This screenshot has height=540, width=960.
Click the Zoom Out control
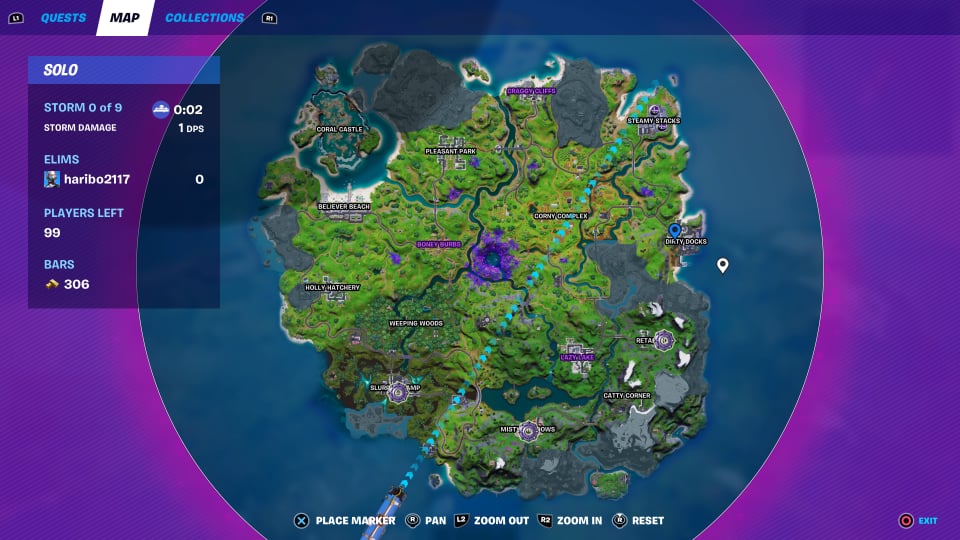click(x=495, y=520)
